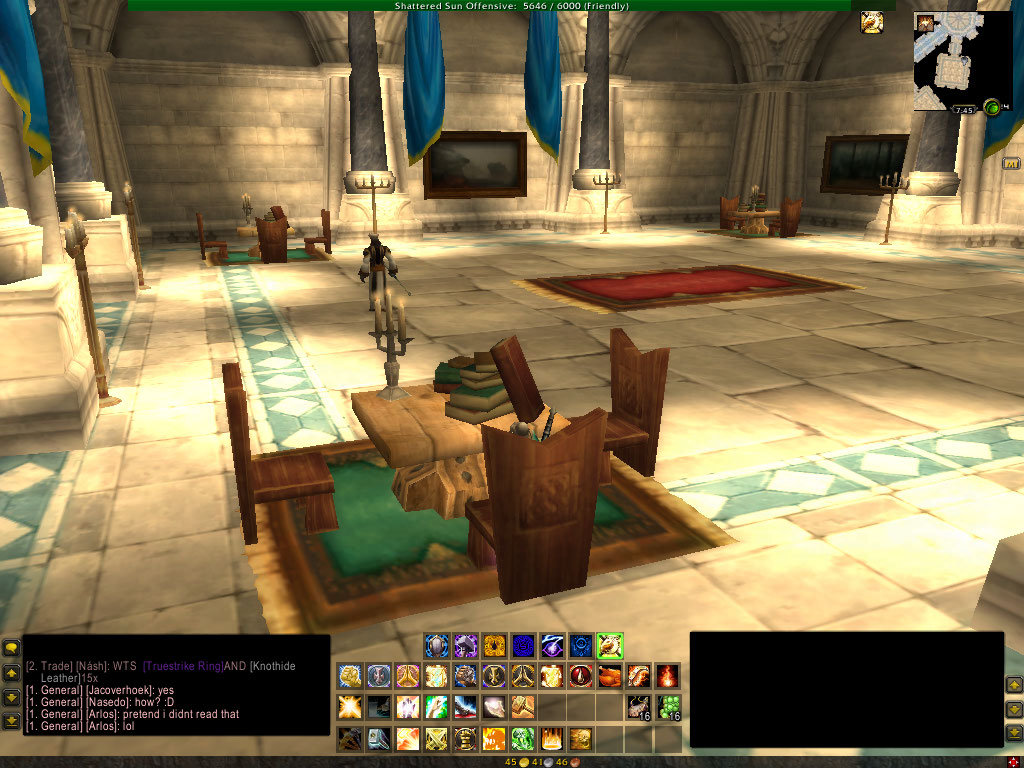
Task: Click the Truestrike Ring item link in chat
Action: coord(184,666)
